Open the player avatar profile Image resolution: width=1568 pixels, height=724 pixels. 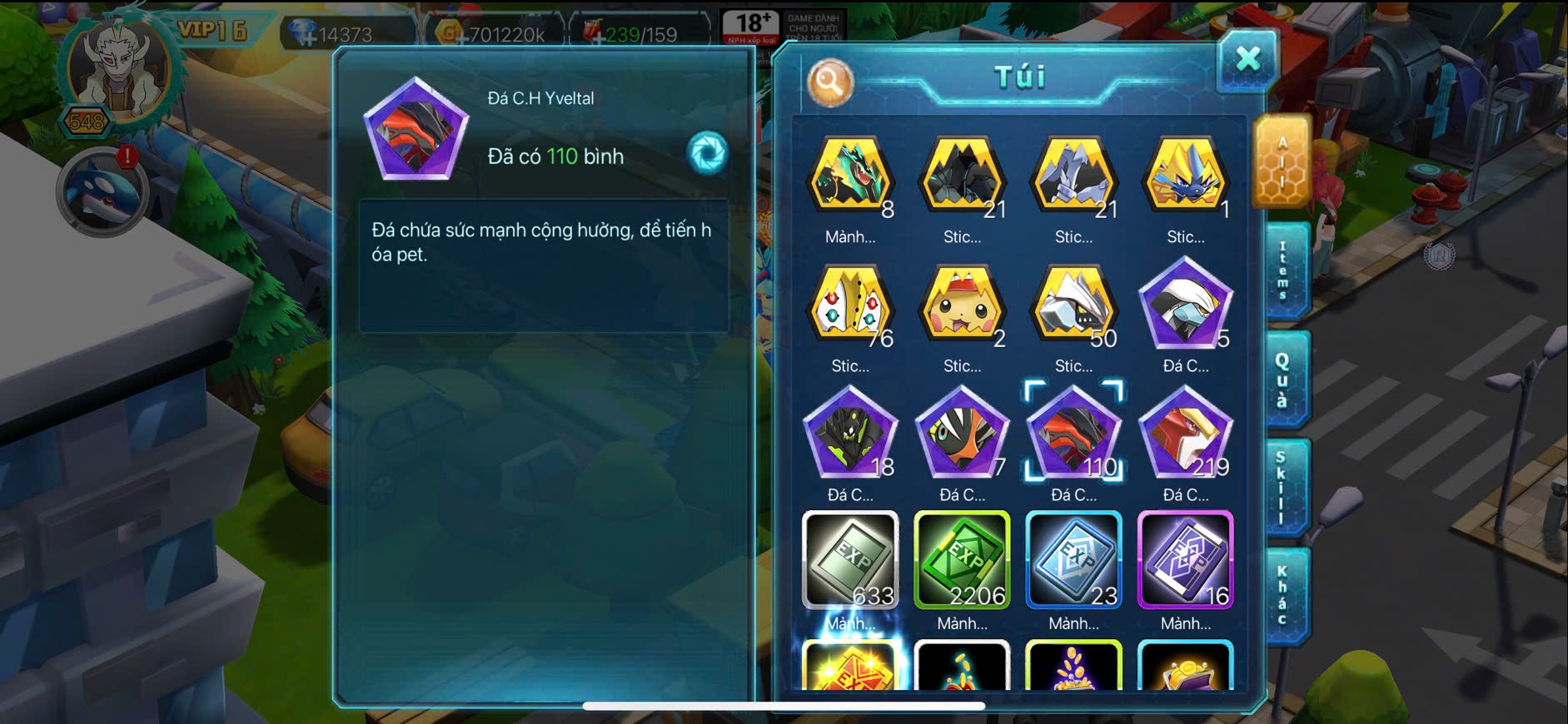(x=117, y=72)
